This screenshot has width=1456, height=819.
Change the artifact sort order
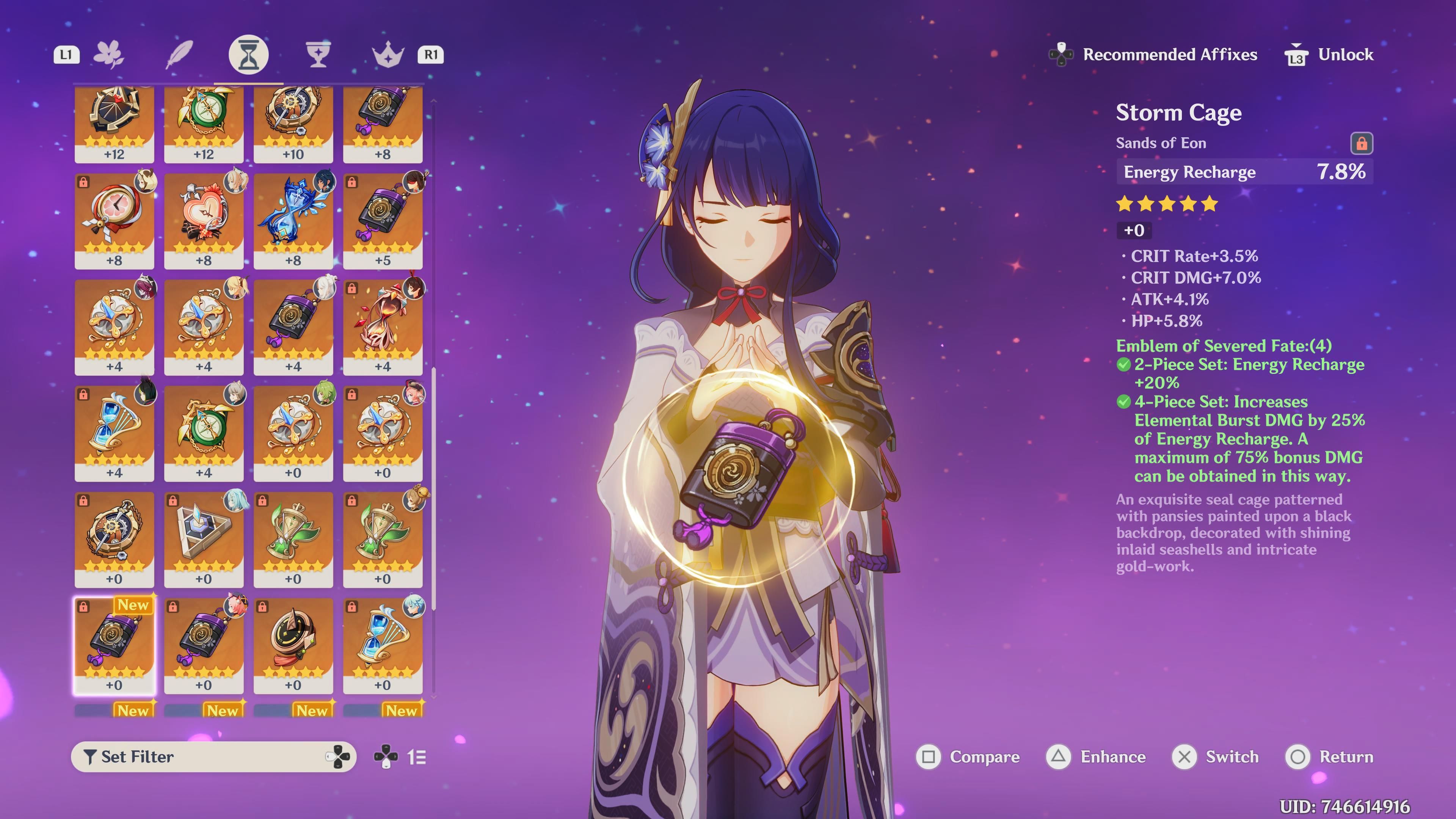[x=401, y=757]
